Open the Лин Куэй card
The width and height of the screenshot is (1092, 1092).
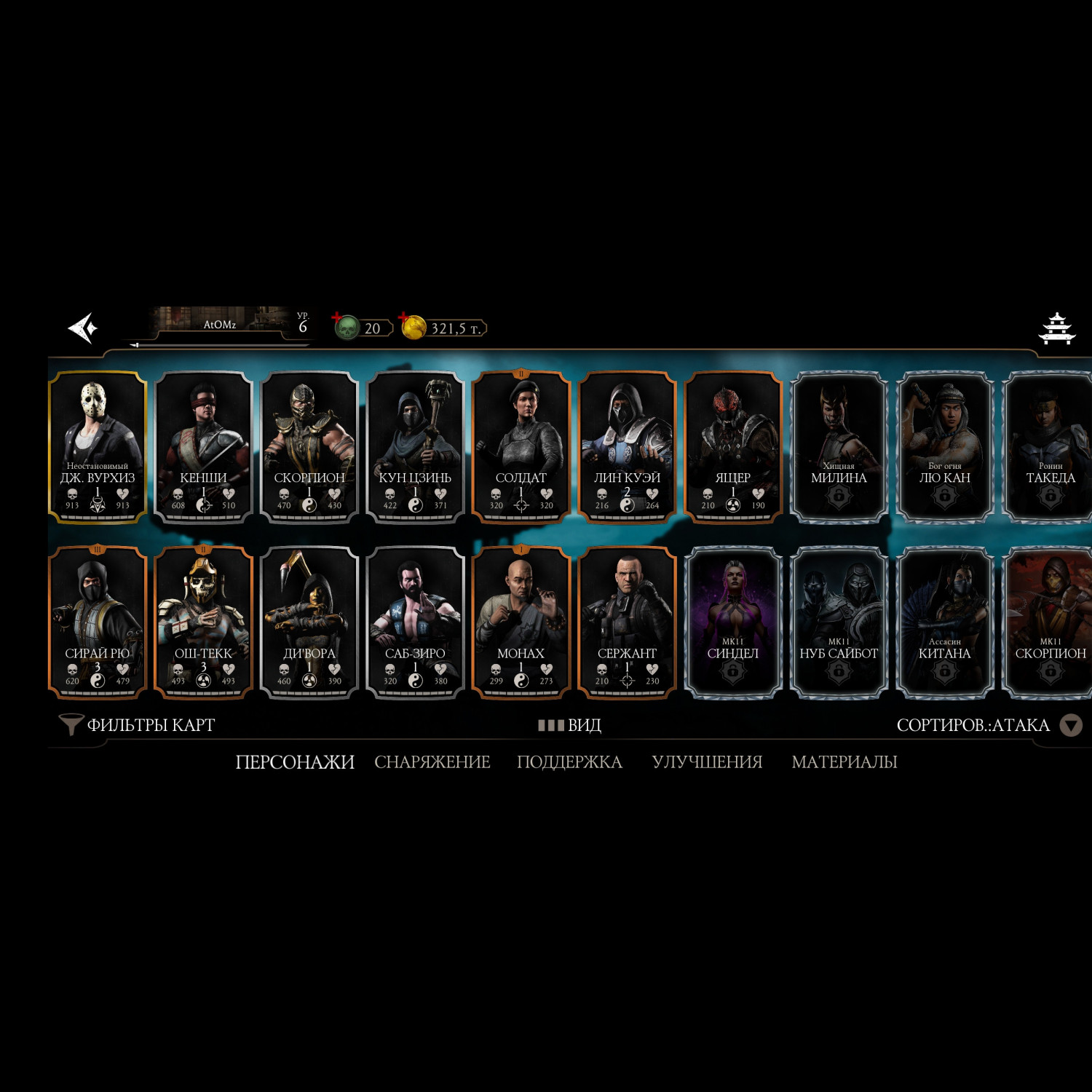tap(627, 447)
